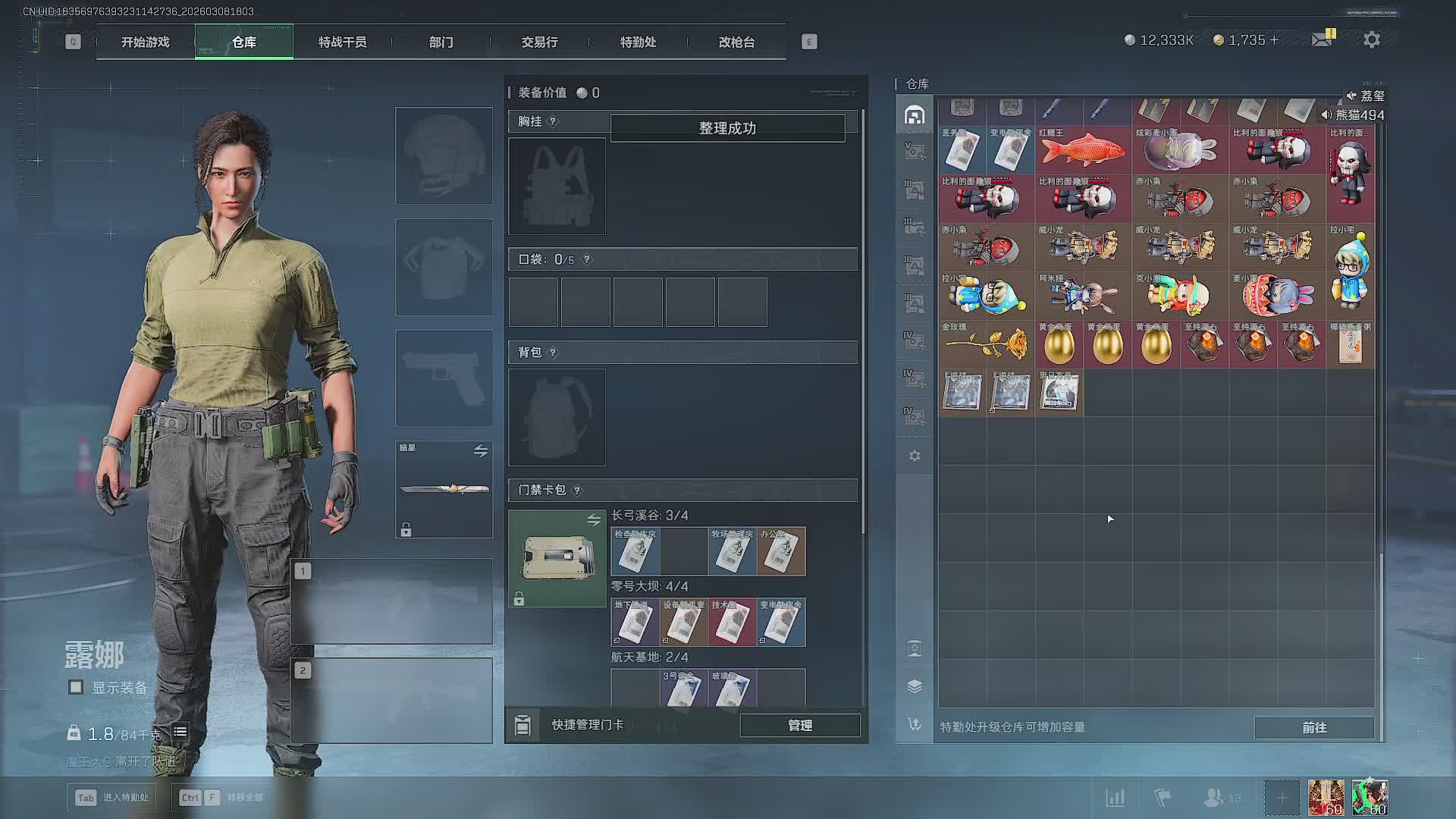Screen dimensions: 1456x819
Task: Go to the 交易行 tab
Action: click(x=539, y=42)
